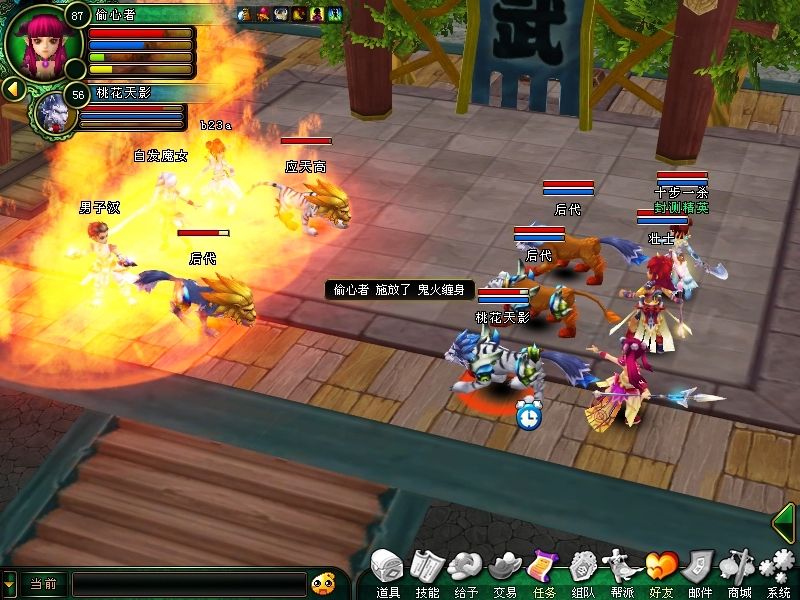Screen dimensions: 800x600
Task: Open the yellow emoticon face picker
Action: click(322, 583)
